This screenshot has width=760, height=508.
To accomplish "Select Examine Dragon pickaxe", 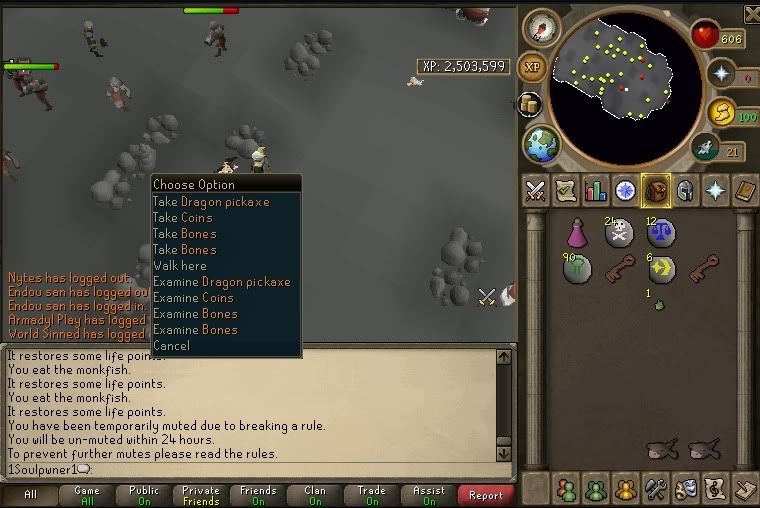I will (x=221, y=282).
